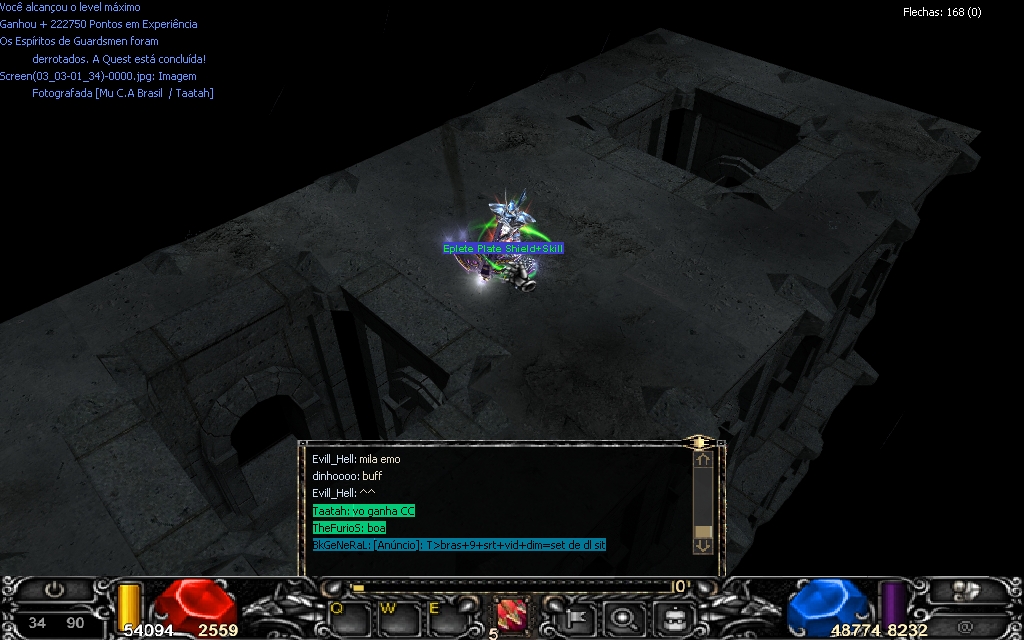Viewport: 1024px width, 640px height.
Task: Open the flag icon menu button
Action: [578, 616]
